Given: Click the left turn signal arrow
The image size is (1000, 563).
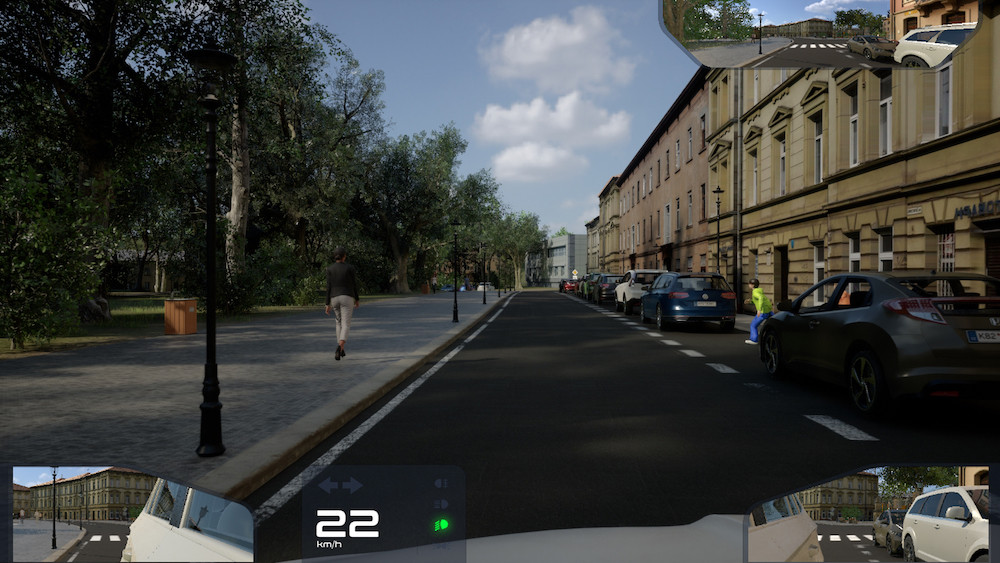Looking at the screenshot, I should [328, 486].
